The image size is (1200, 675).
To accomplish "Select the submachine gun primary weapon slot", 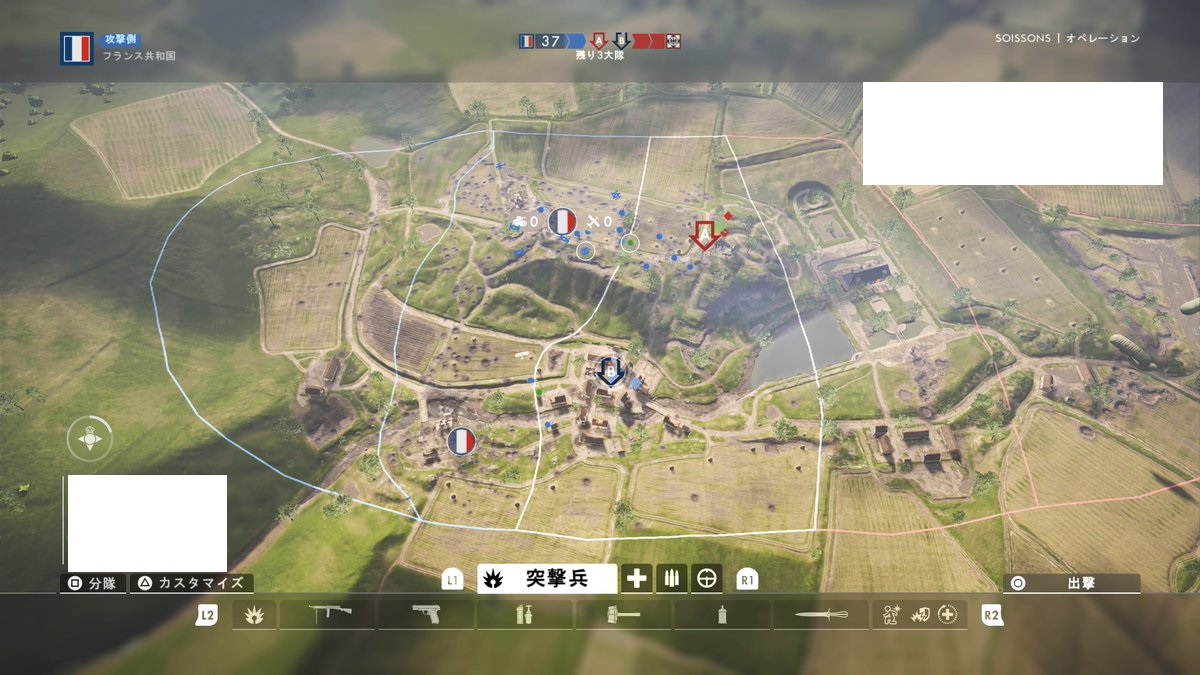I will point(327,615).
